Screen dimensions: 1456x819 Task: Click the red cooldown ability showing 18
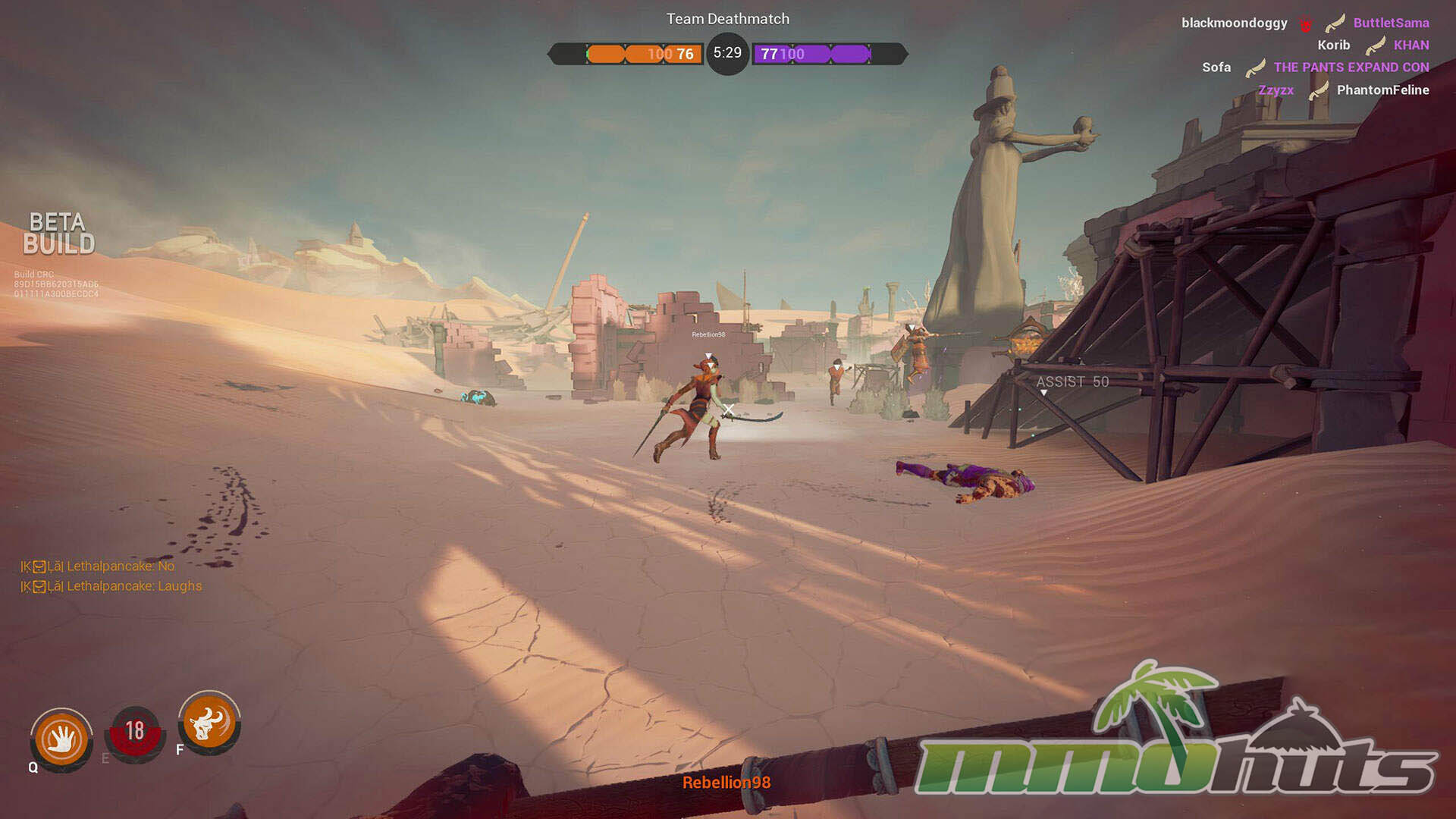pyautogui.click(x=135, y=733)
